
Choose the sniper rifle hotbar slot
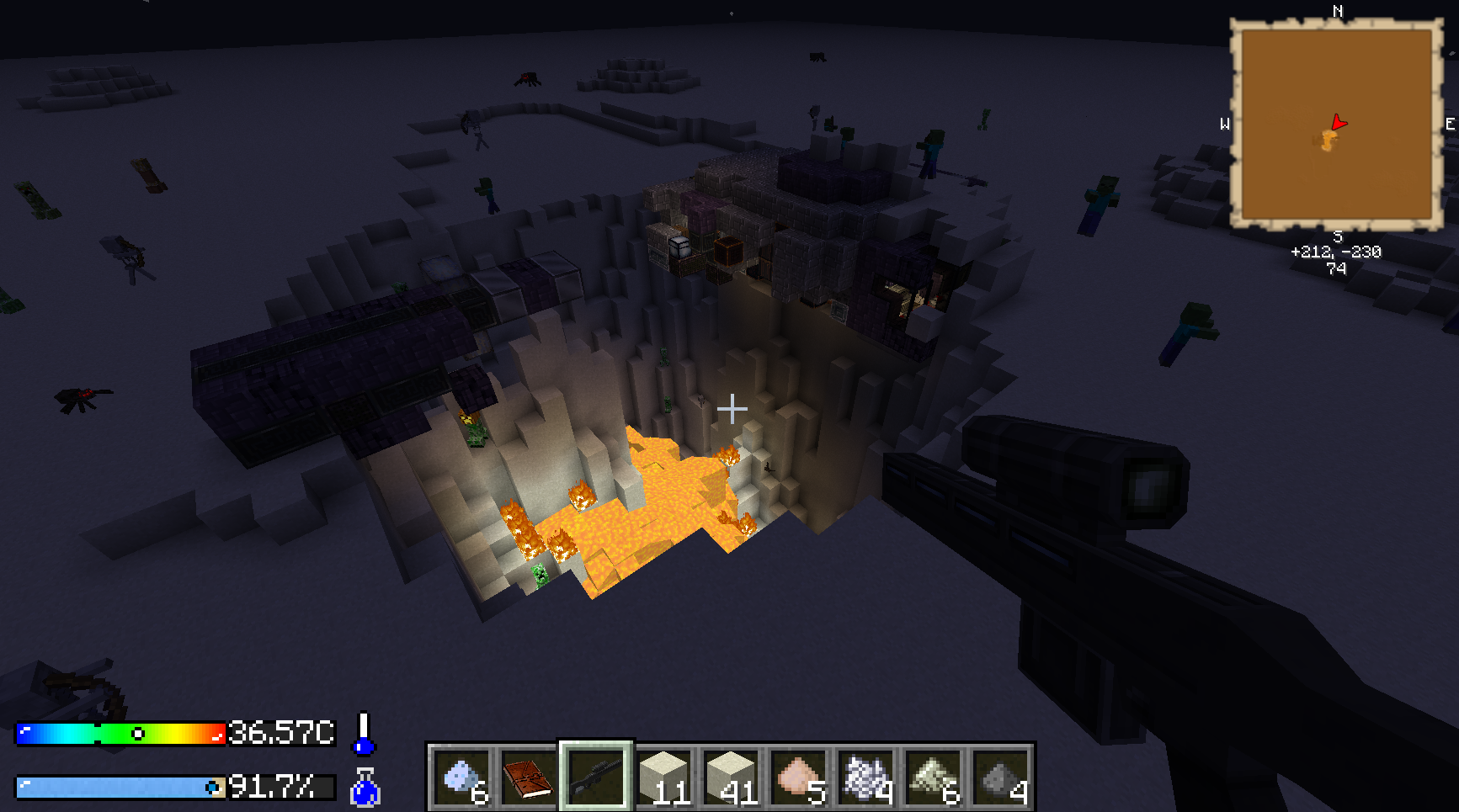[596, 777]
